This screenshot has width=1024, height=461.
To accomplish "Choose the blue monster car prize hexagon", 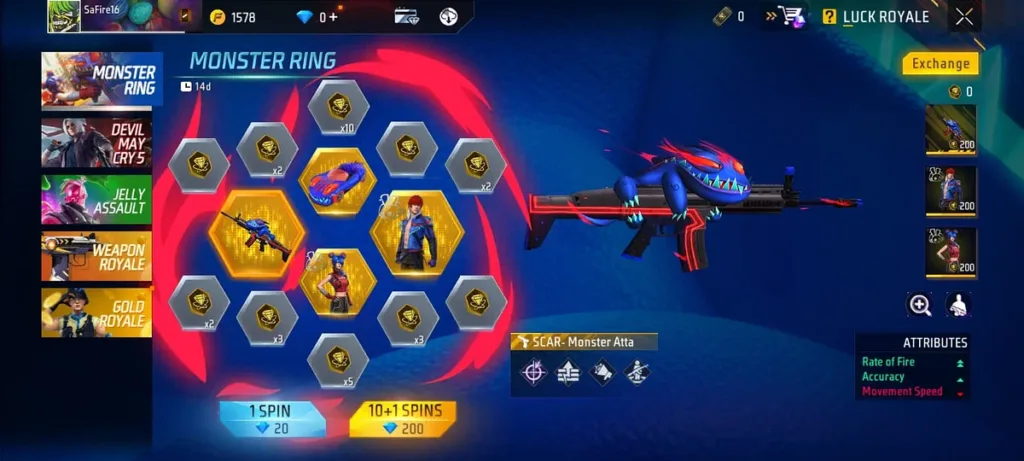I will [x=338, y=180].
